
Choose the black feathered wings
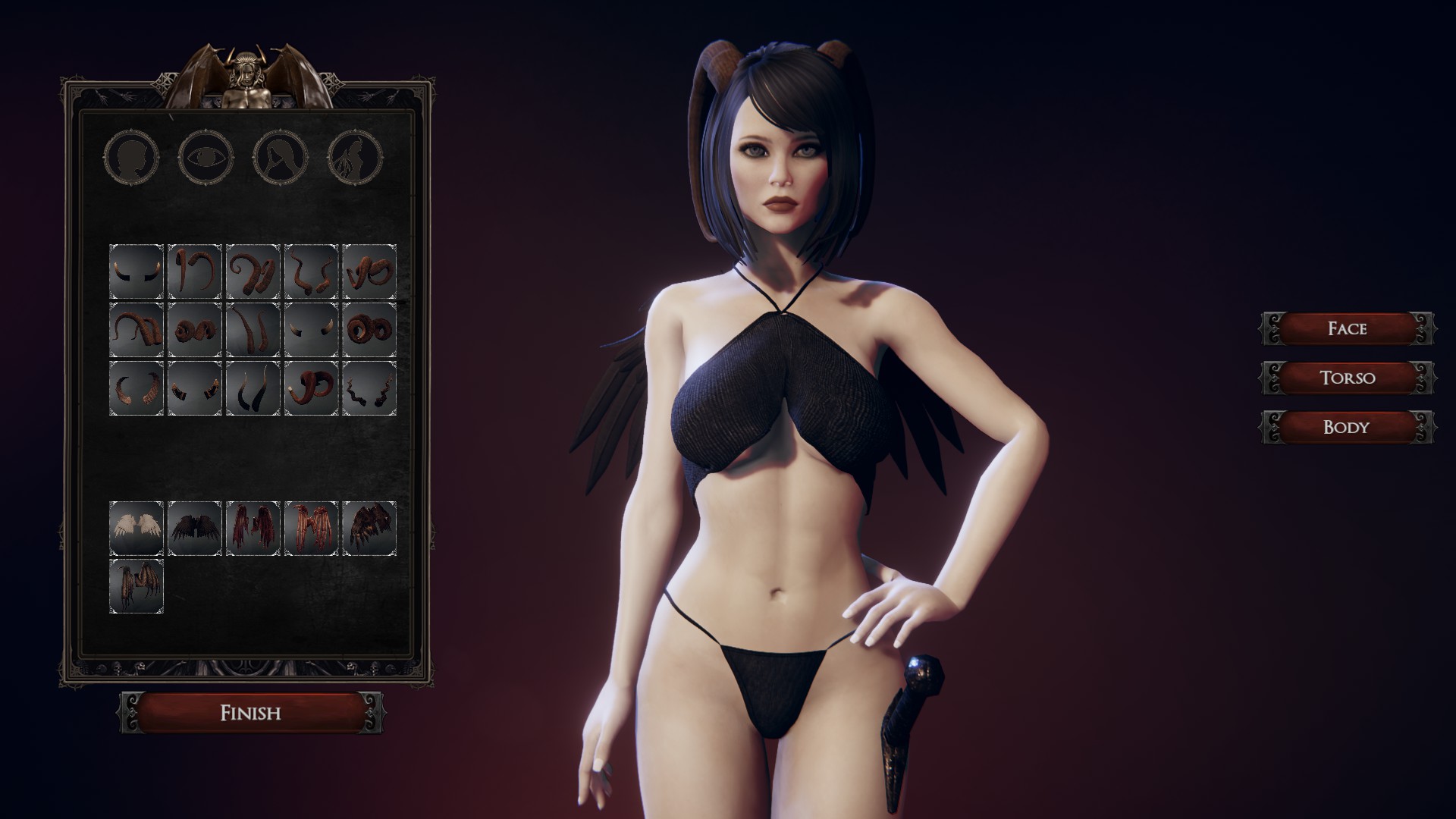tap(195, 529)
